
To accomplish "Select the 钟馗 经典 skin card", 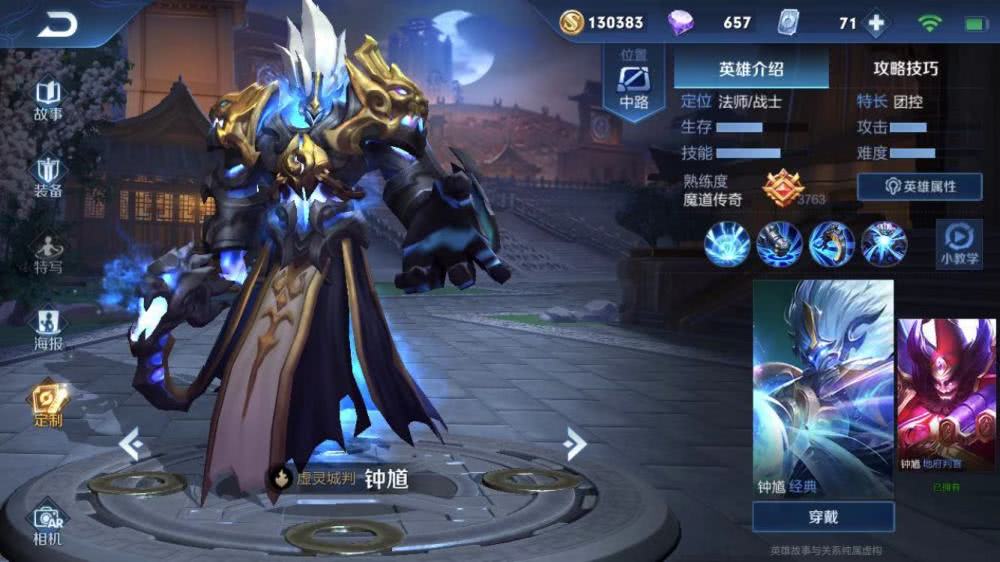I will pos(822,388).
